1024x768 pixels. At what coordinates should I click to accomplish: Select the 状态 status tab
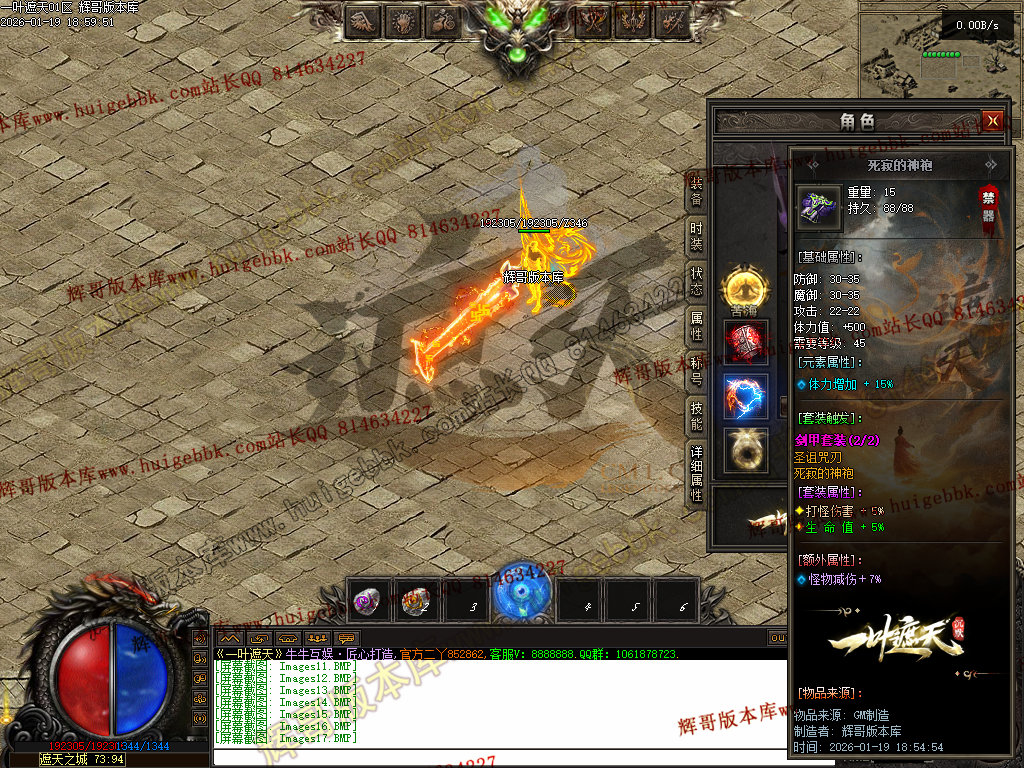click(x=696, y=281)
